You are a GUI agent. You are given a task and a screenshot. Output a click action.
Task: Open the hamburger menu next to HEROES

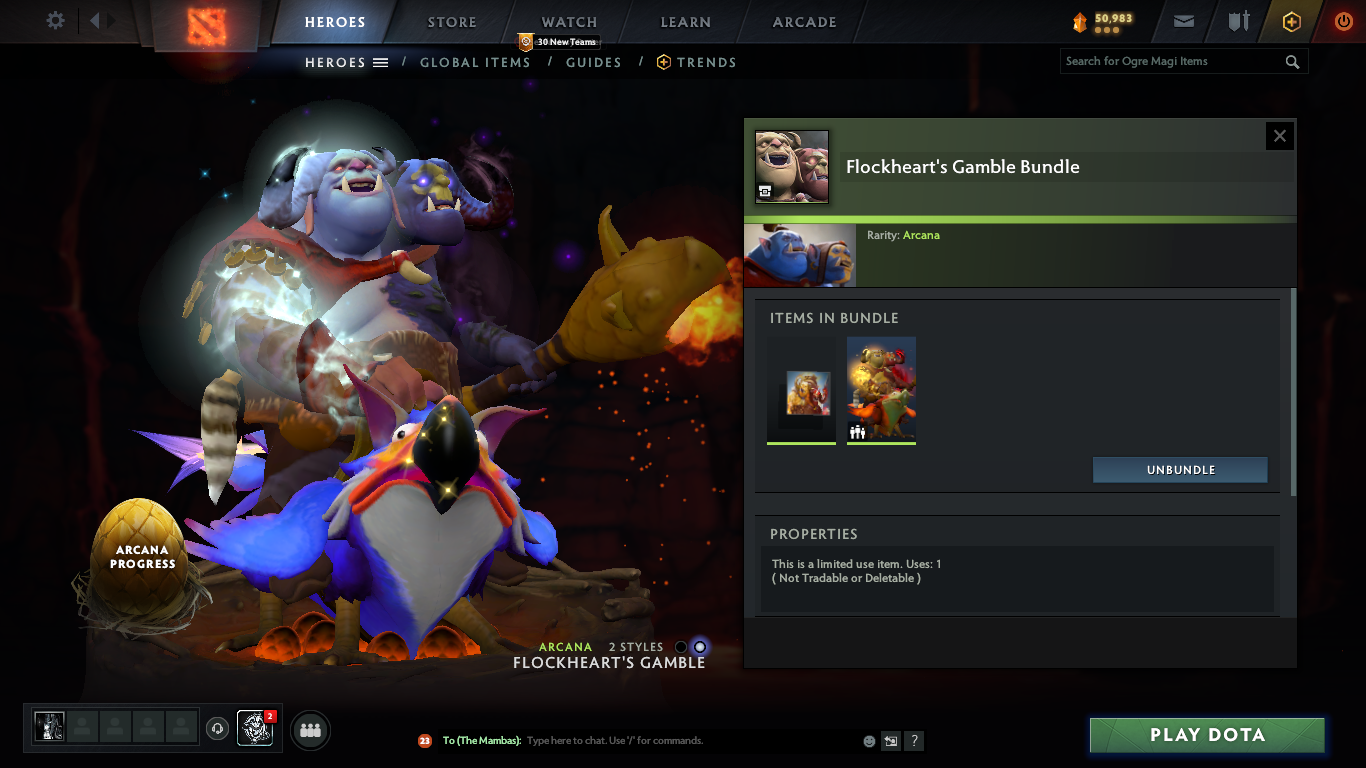point(382,62)
